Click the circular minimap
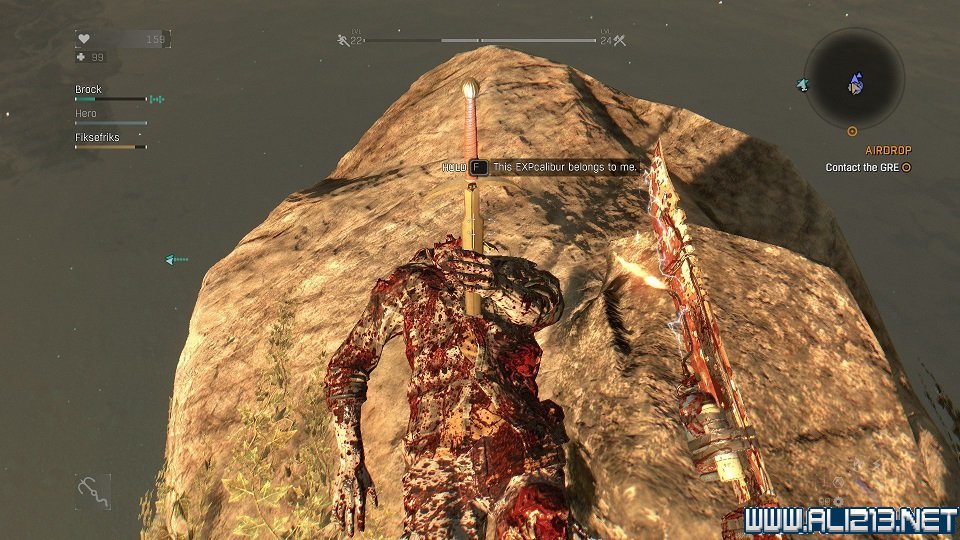960x540 pixels. point(854,78)
